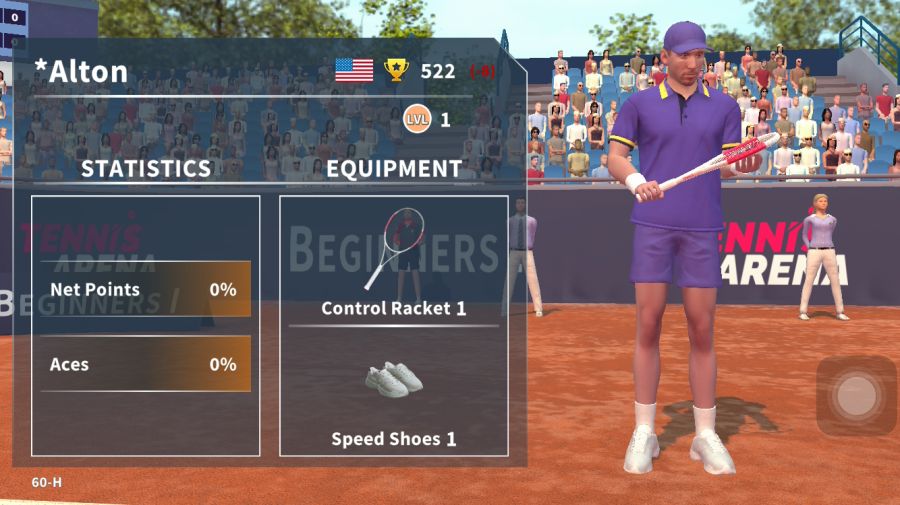
Task: Click the orange LVL badge
Action: point(416,120)
